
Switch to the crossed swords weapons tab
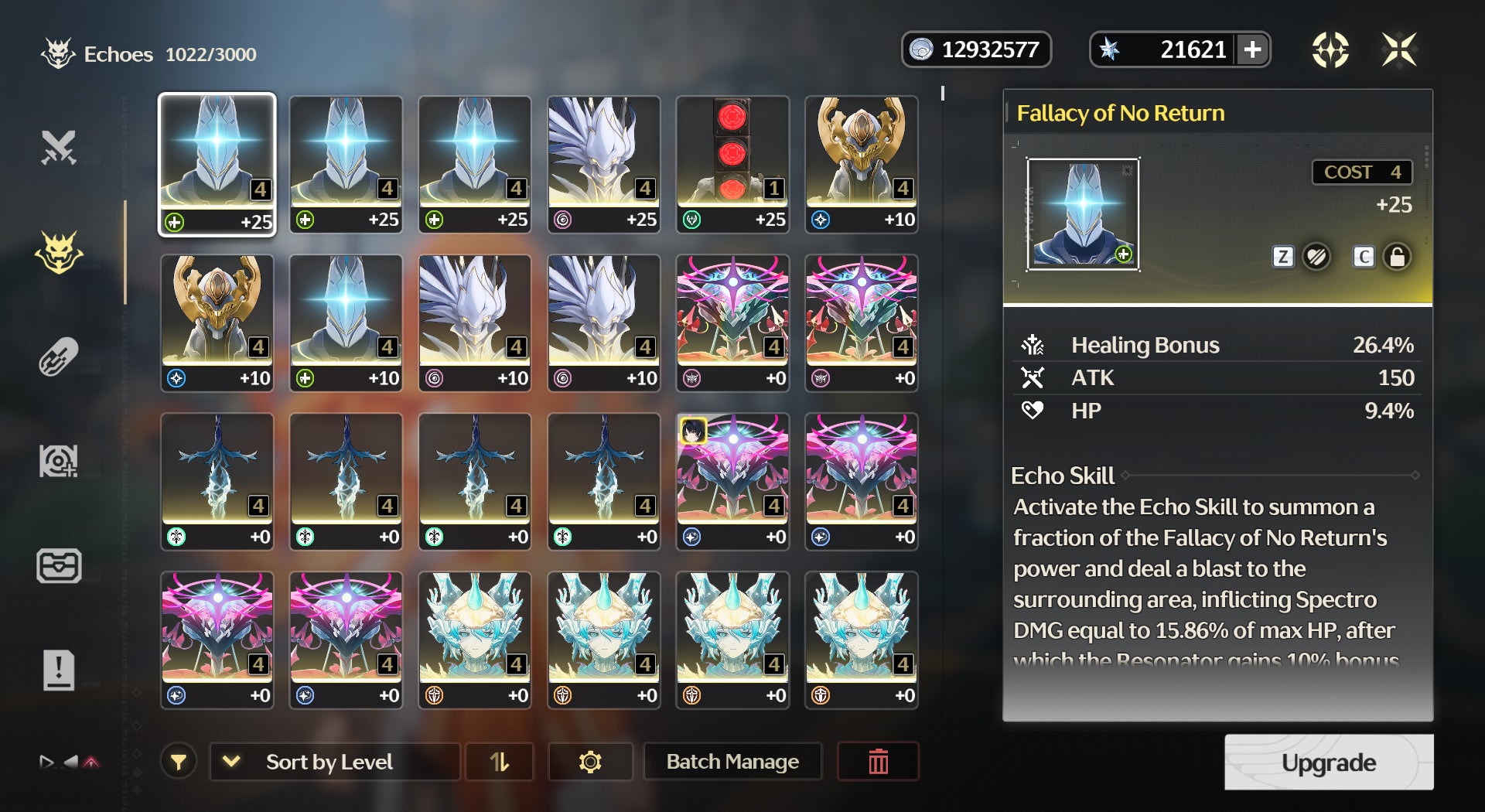[59, 147]
